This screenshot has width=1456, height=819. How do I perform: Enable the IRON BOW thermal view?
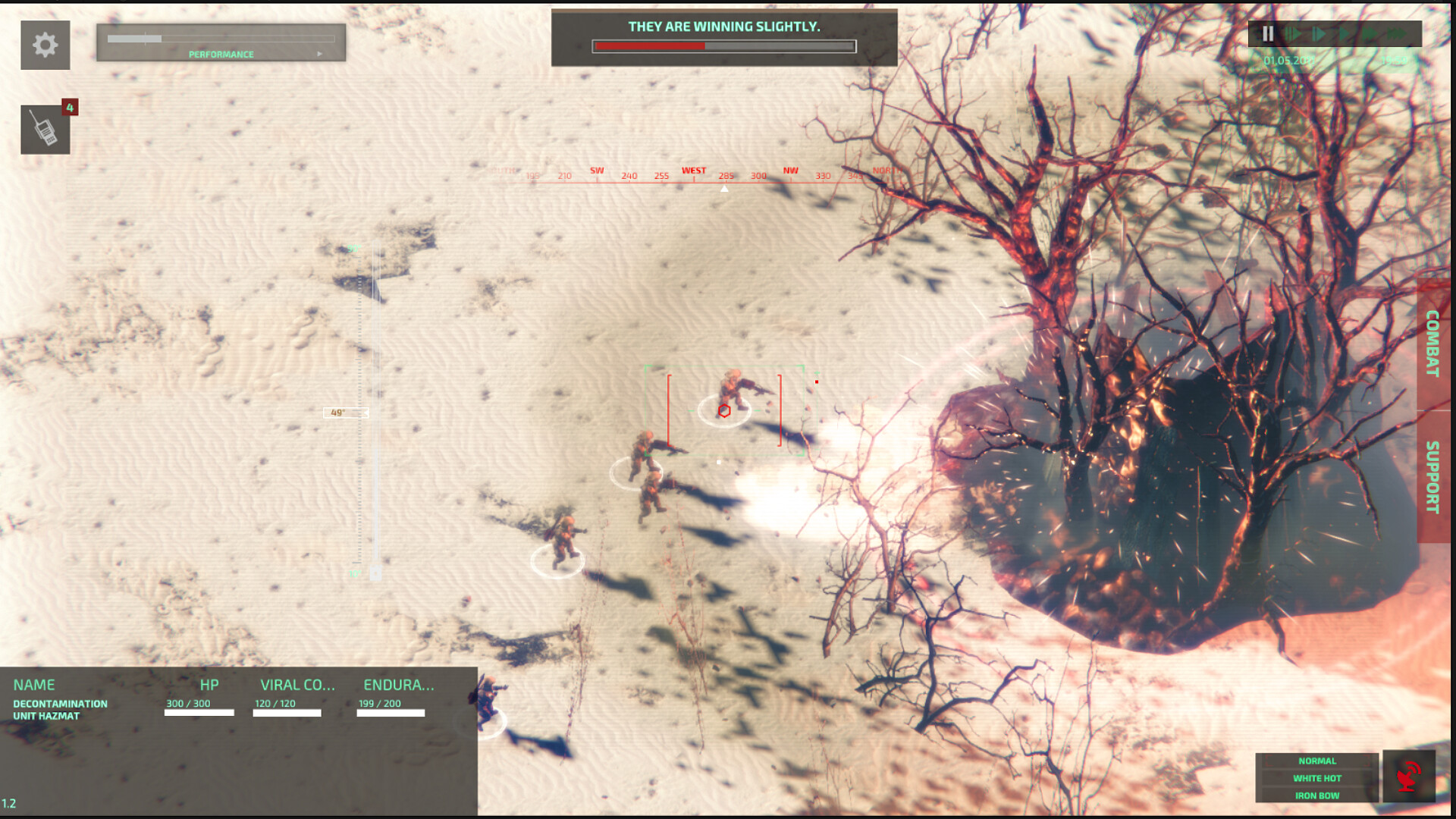tap(1317, 795)
